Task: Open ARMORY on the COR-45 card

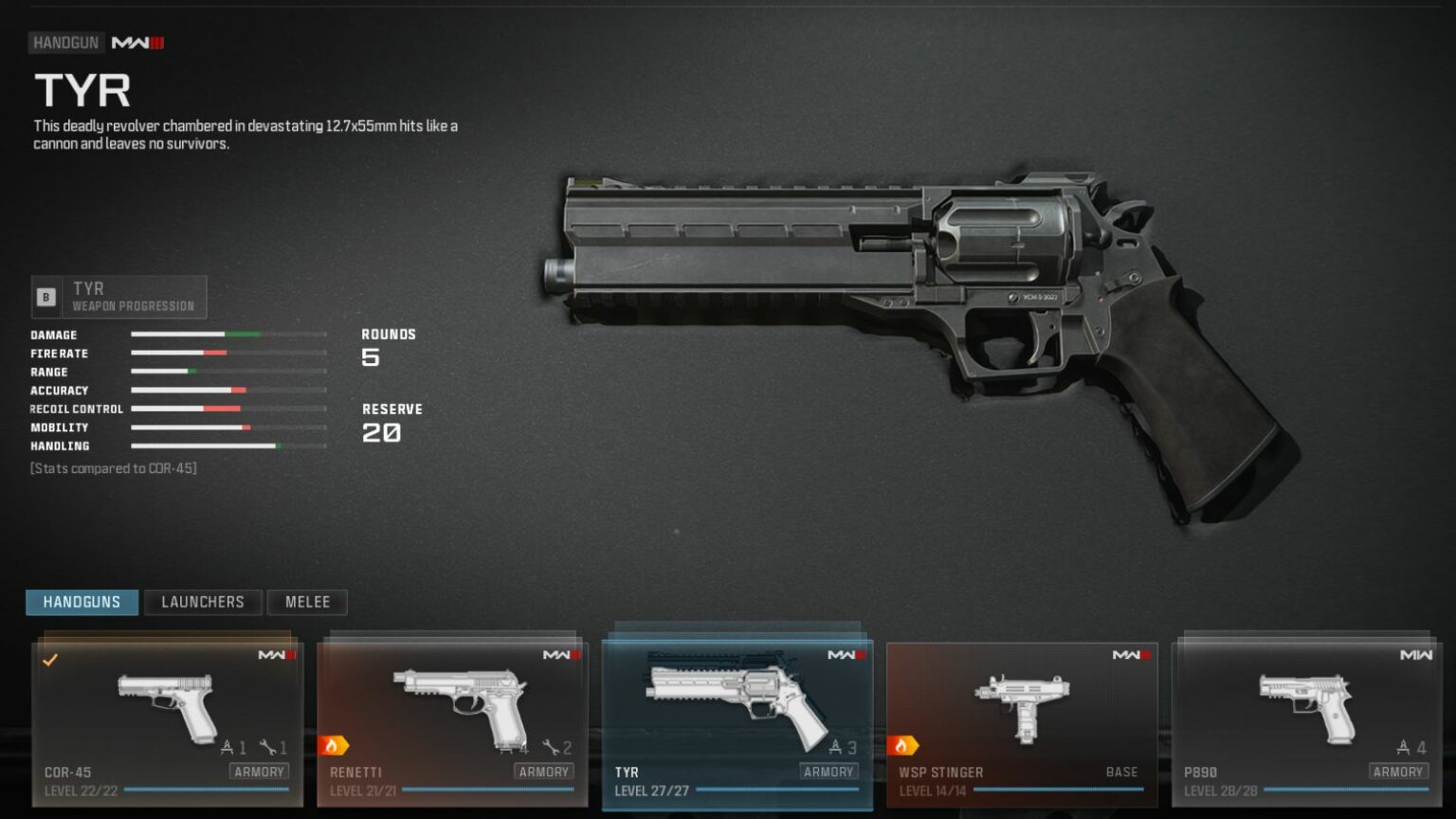Action: pos(259,772)
